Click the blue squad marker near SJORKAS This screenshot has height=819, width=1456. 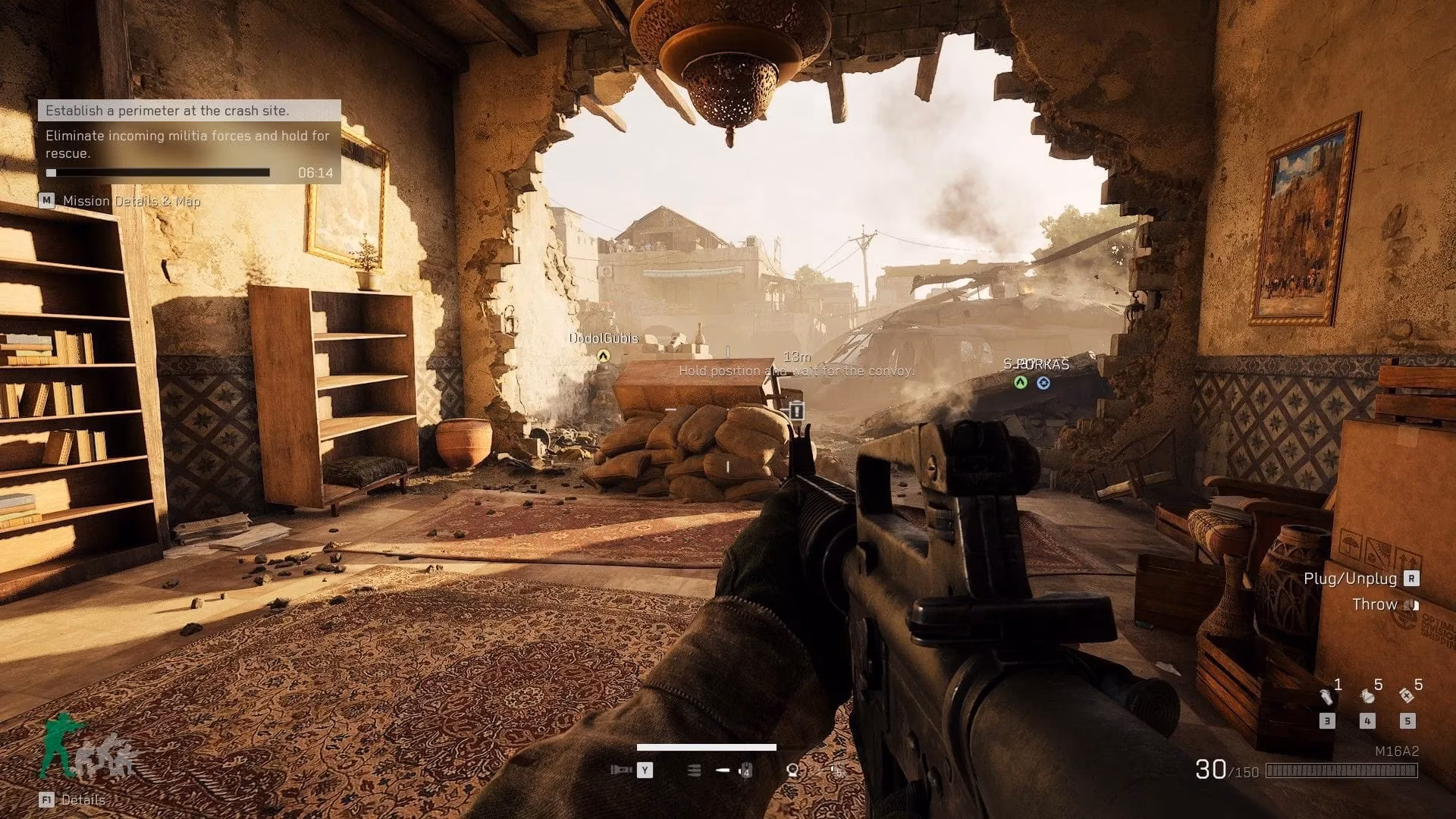(x=1043, y=383)
